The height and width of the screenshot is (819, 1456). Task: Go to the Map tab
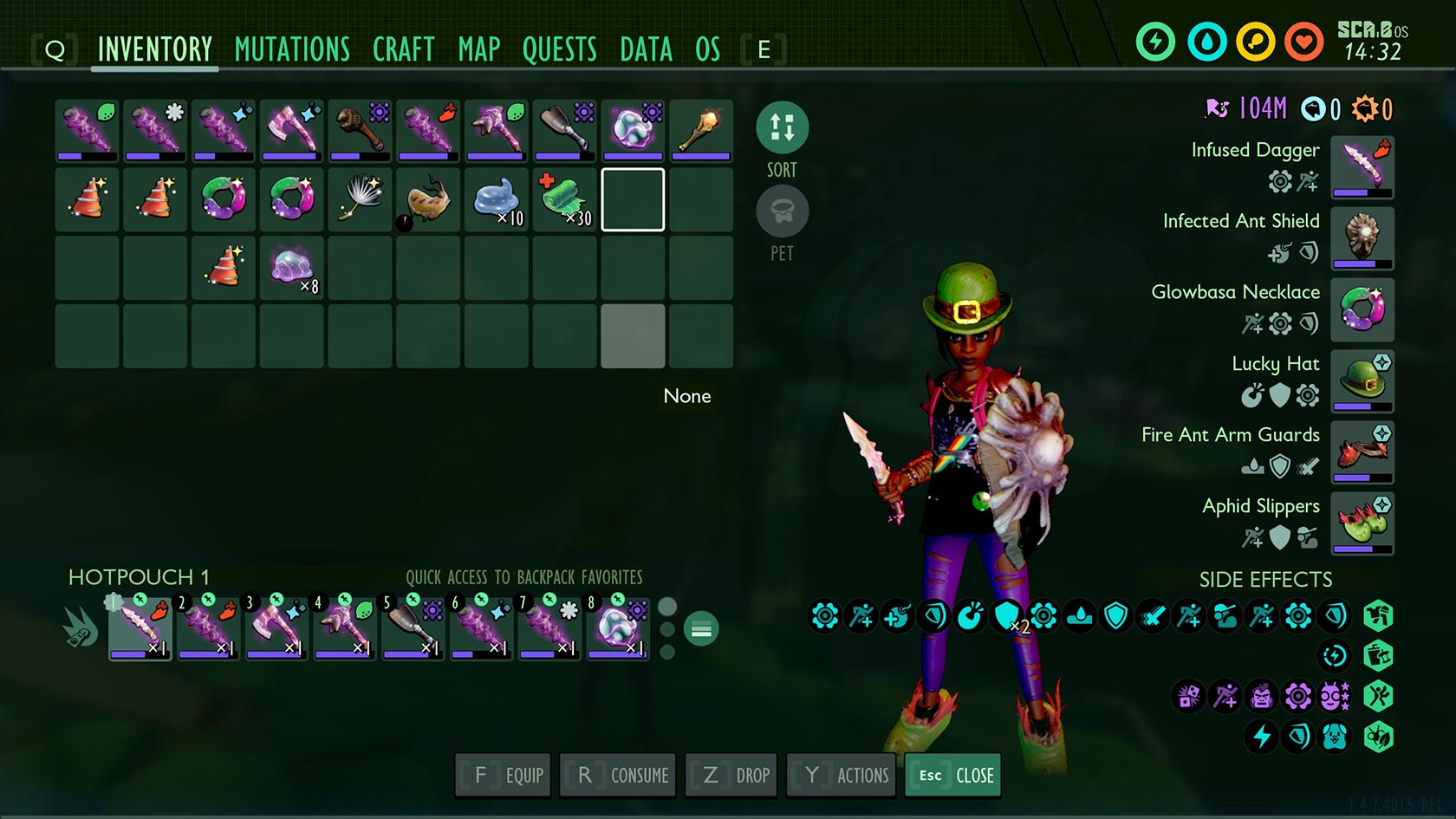tap(479, 49)
